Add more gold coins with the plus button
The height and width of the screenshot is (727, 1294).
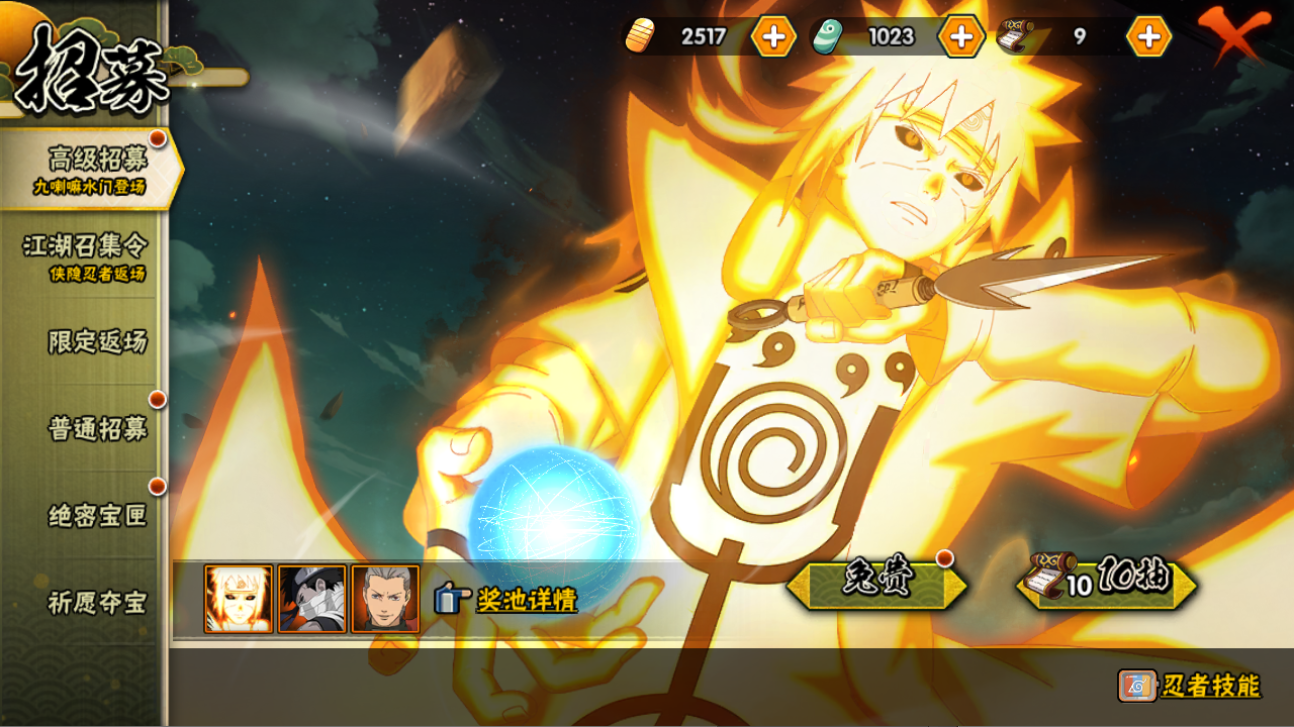click(773, 37)
